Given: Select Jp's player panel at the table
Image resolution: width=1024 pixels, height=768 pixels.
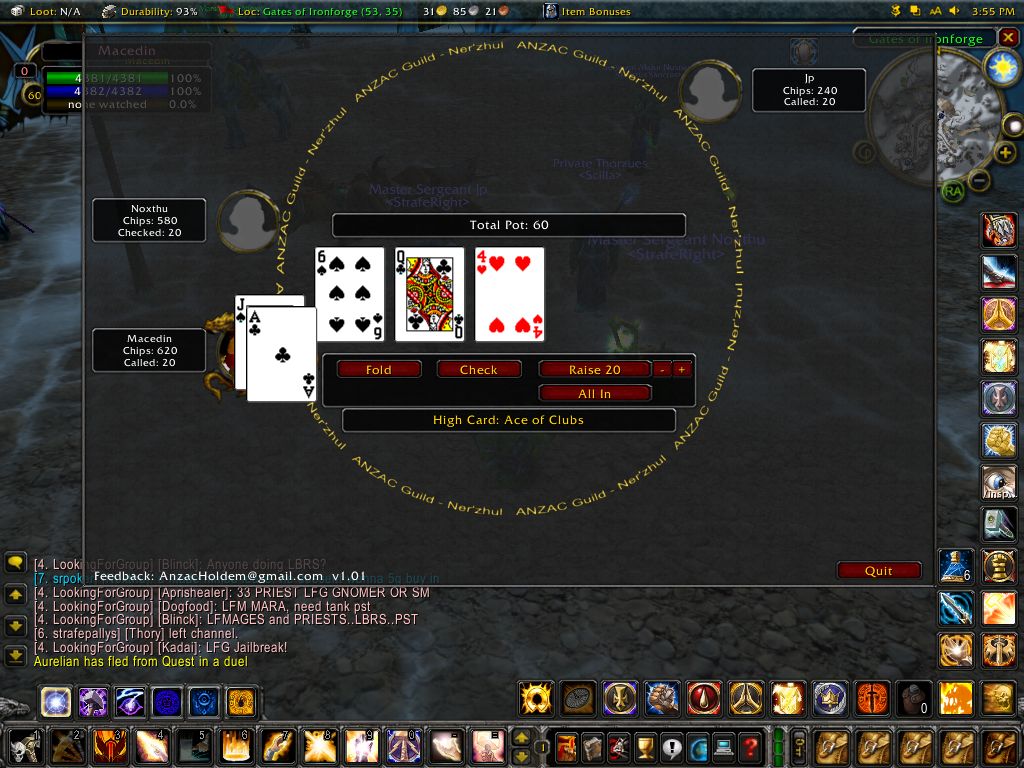Looking at the screenshot, I should point(808,90).
